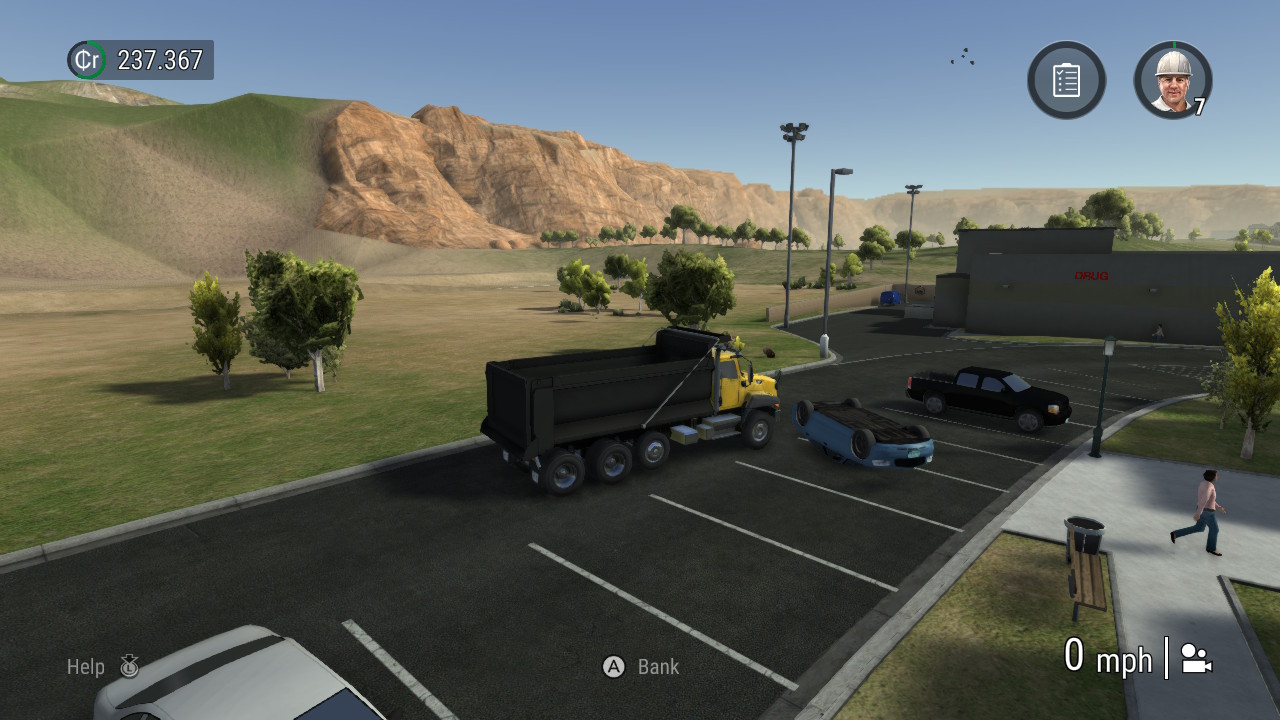
Task: Click the green Cr credits coin icon
Action: click(85, 60)
